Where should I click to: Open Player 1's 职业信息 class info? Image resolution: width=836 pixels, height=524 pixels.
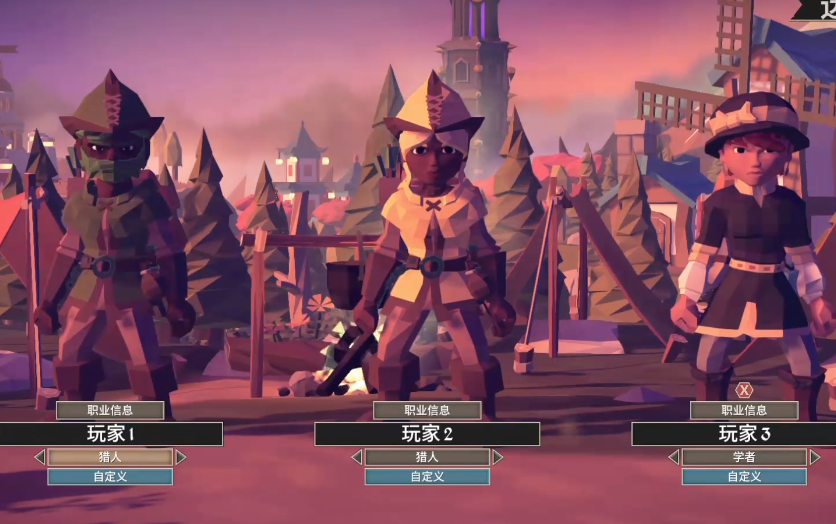[x=110, y=410]
